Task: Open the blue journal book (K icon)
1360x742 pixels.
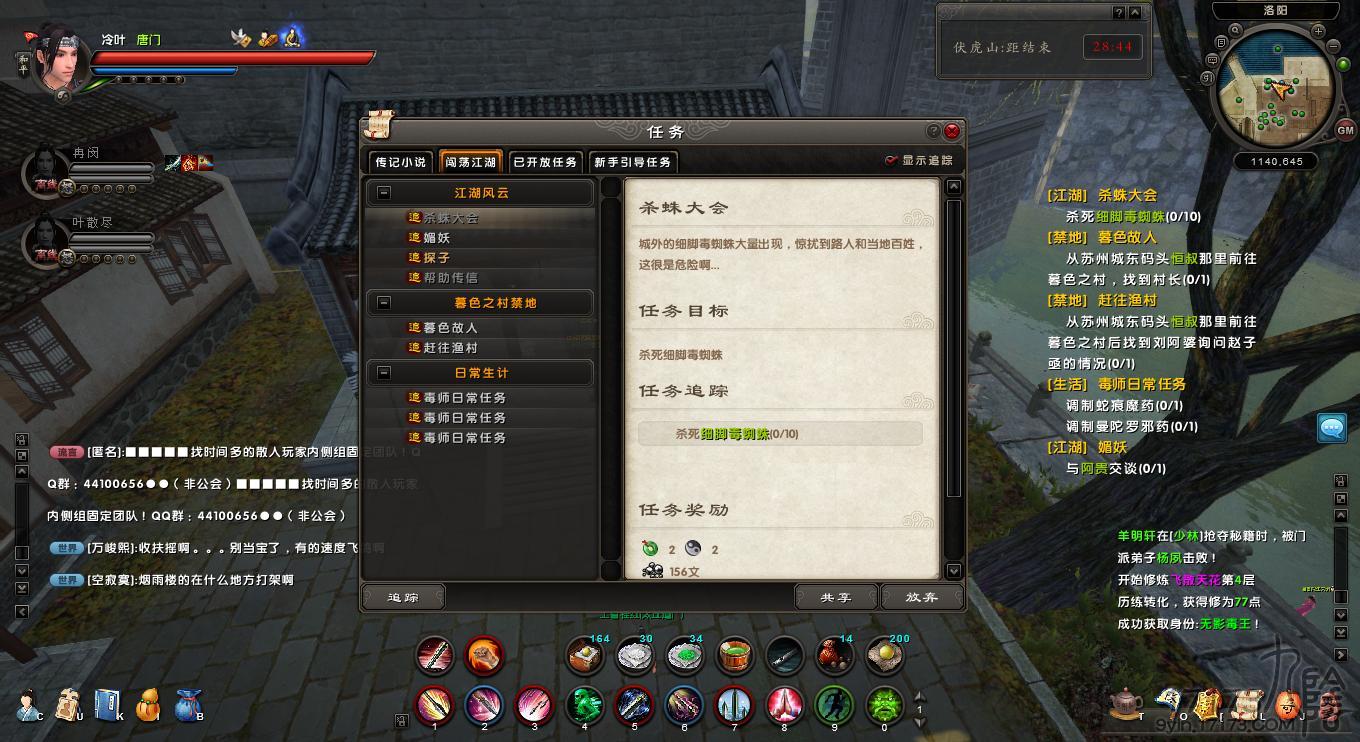Action: 108,704
